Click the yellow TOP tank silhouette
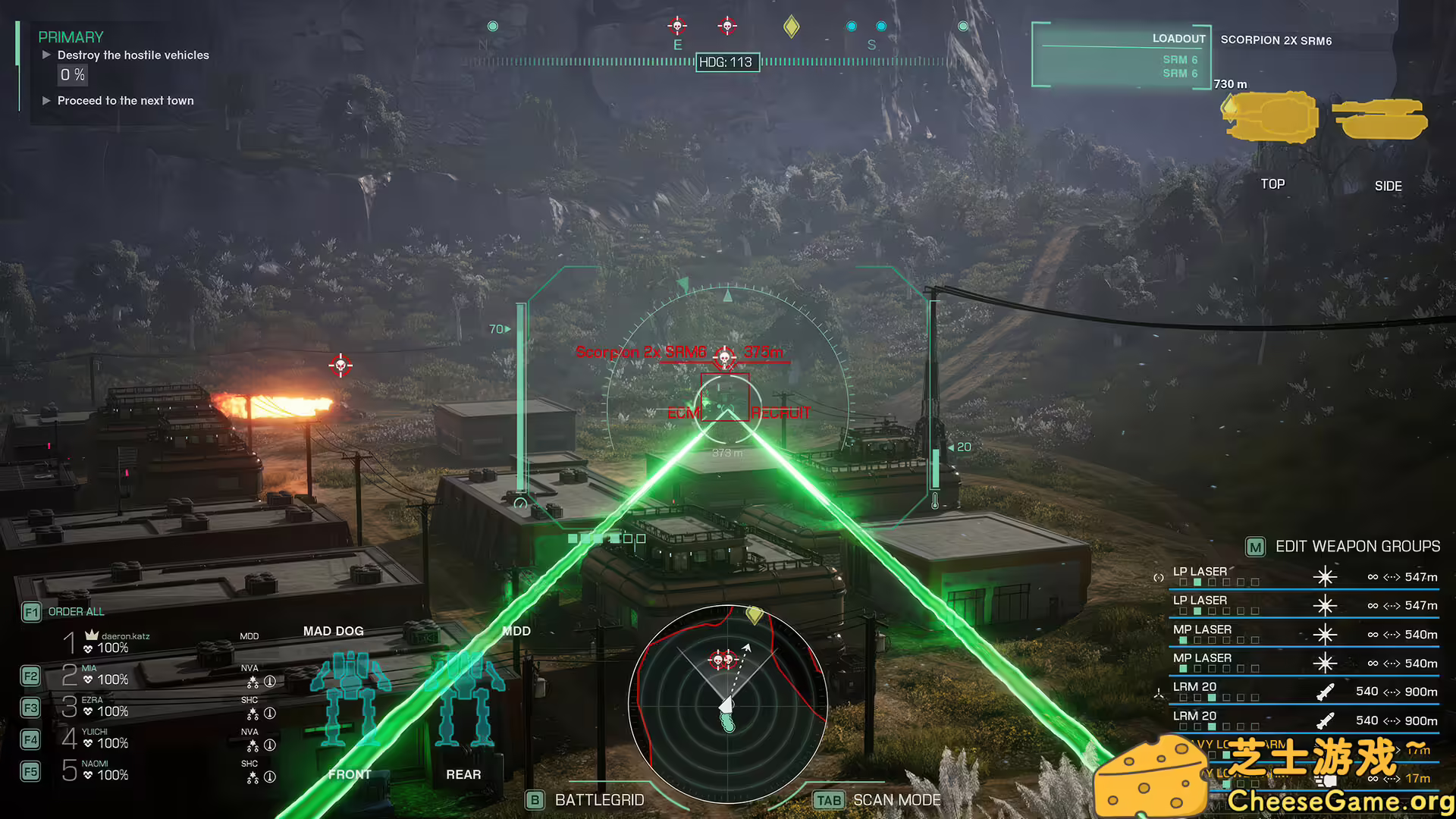1456x819 pixels. pyautogui.click(x=1270, y=118)
